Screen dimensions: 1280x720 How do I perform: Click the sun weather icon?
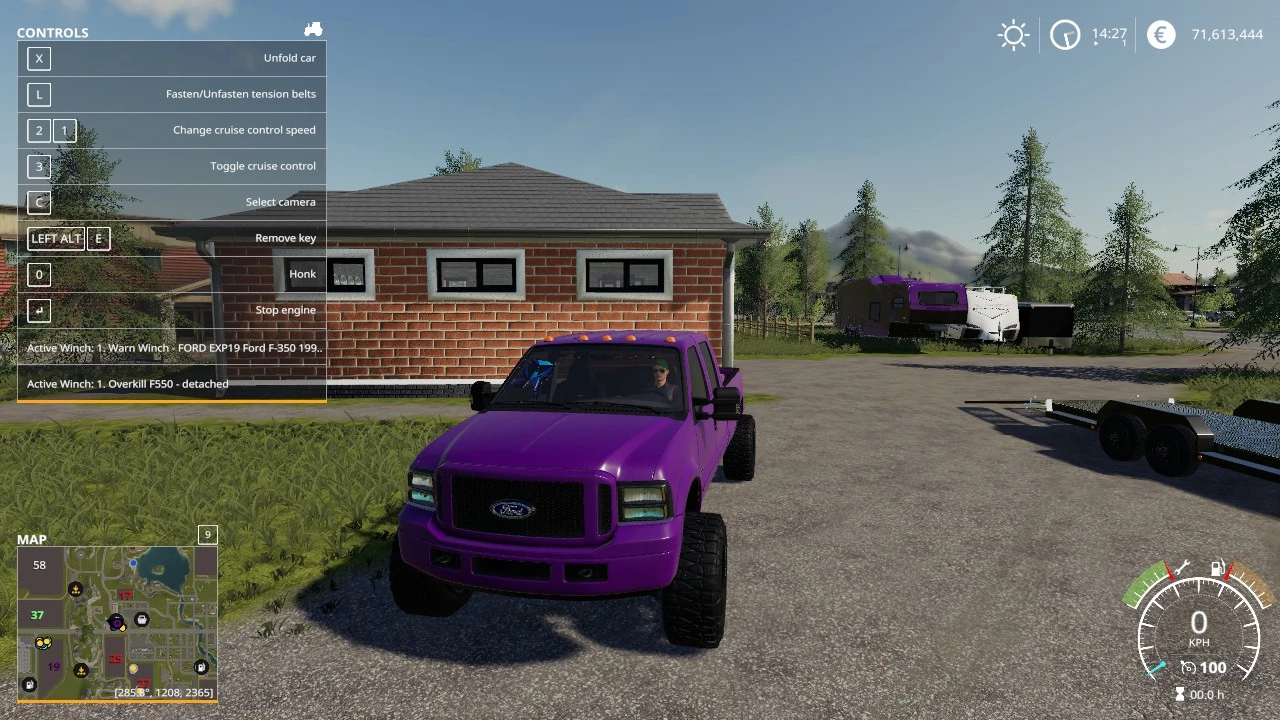tap(1013, 36)
